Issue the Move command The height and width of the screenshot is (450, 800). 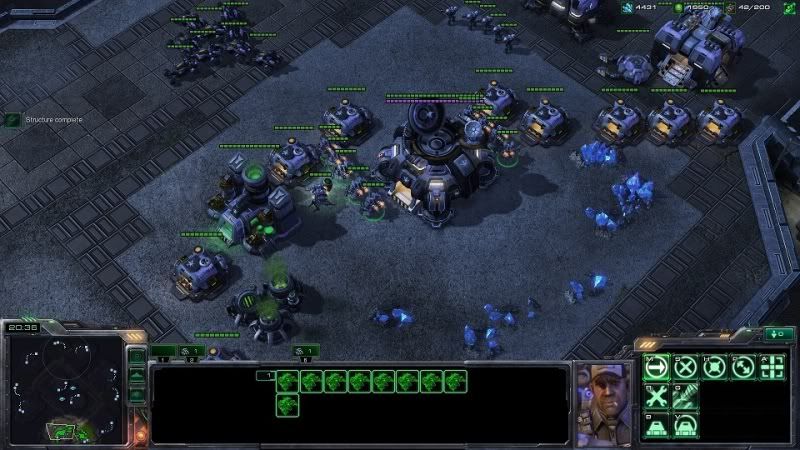656,367
